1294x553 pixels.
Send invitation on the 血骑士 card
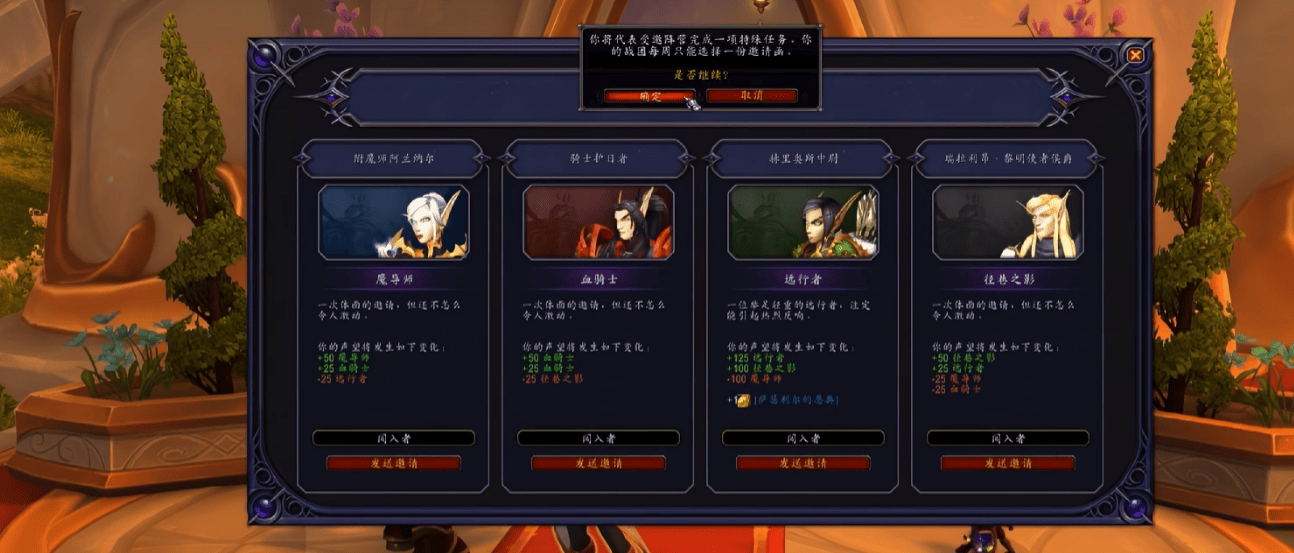pyautogui.click(x=598, y=463)
